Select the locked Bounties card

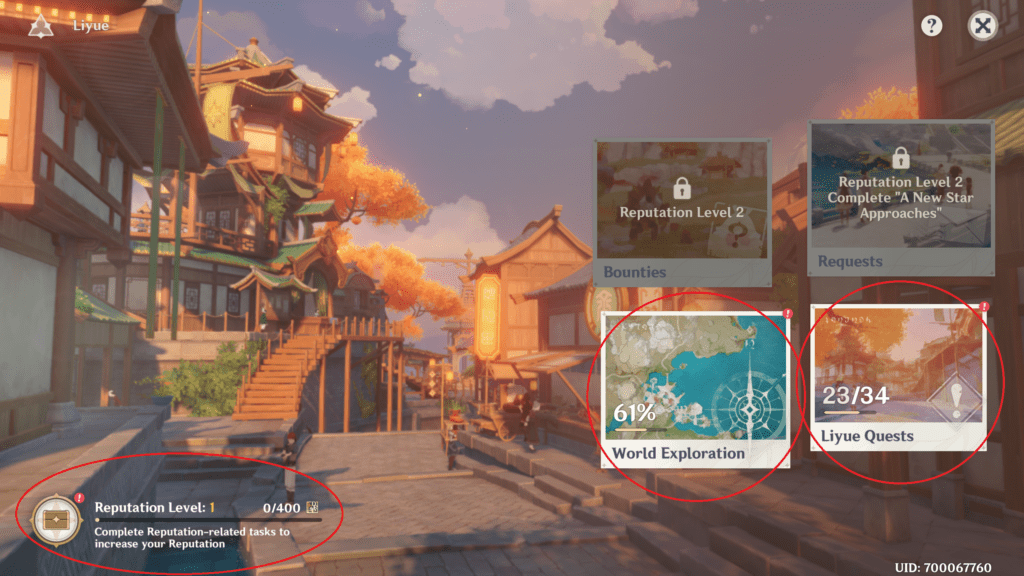point(683,210)
